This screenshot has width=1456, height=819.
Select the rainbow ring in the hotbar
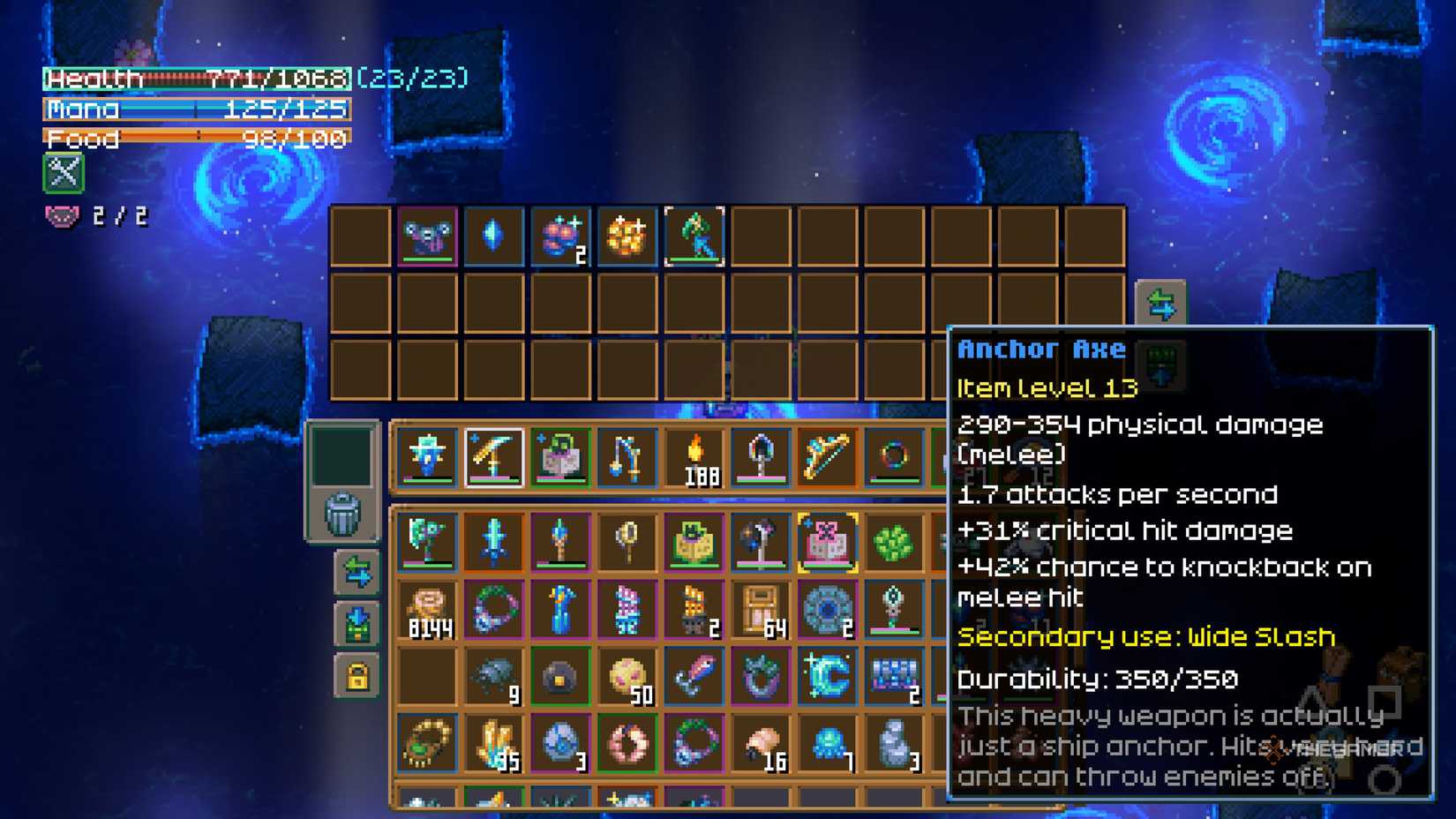click(x=895, y=456)
